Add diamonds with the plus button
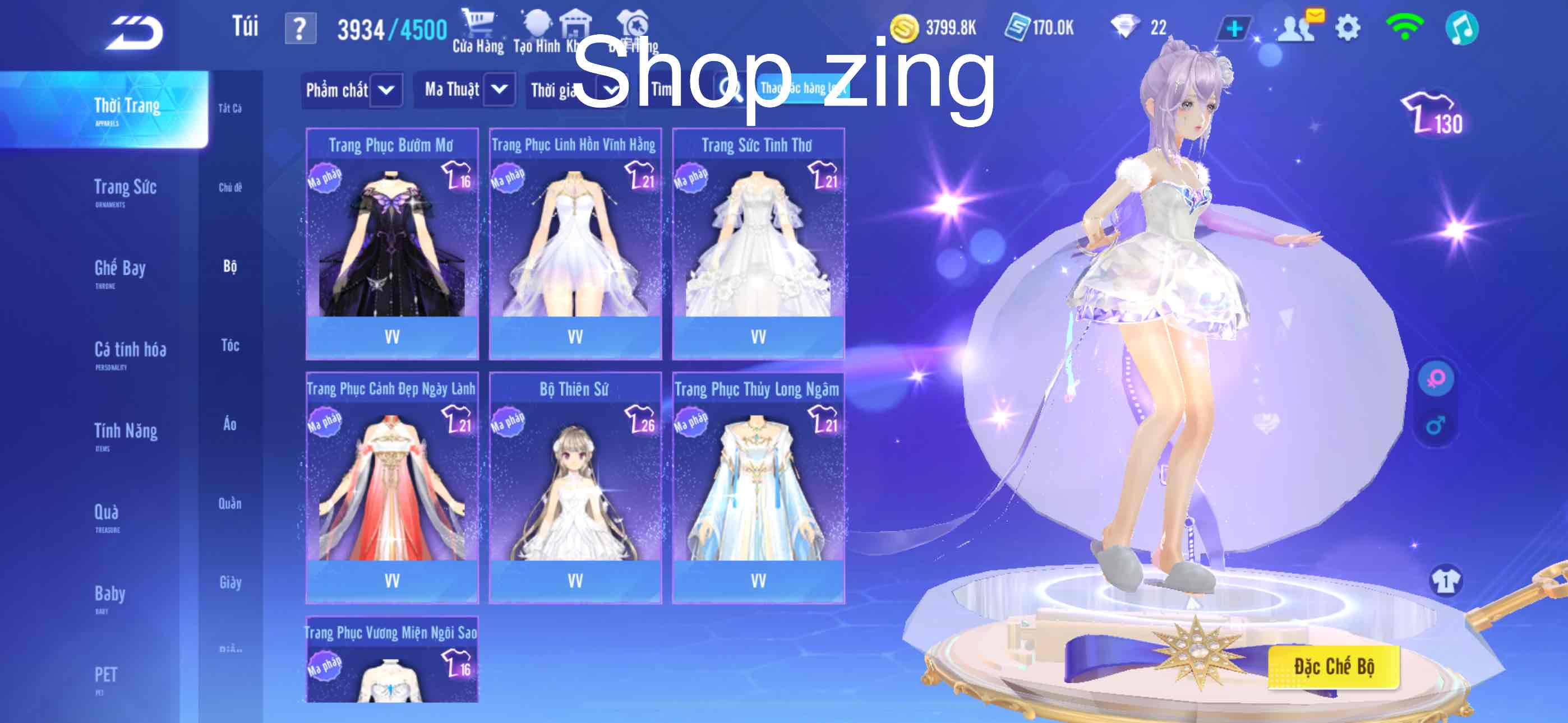The height and width of the screenshot is (723, 1568). click(1233, 29)
